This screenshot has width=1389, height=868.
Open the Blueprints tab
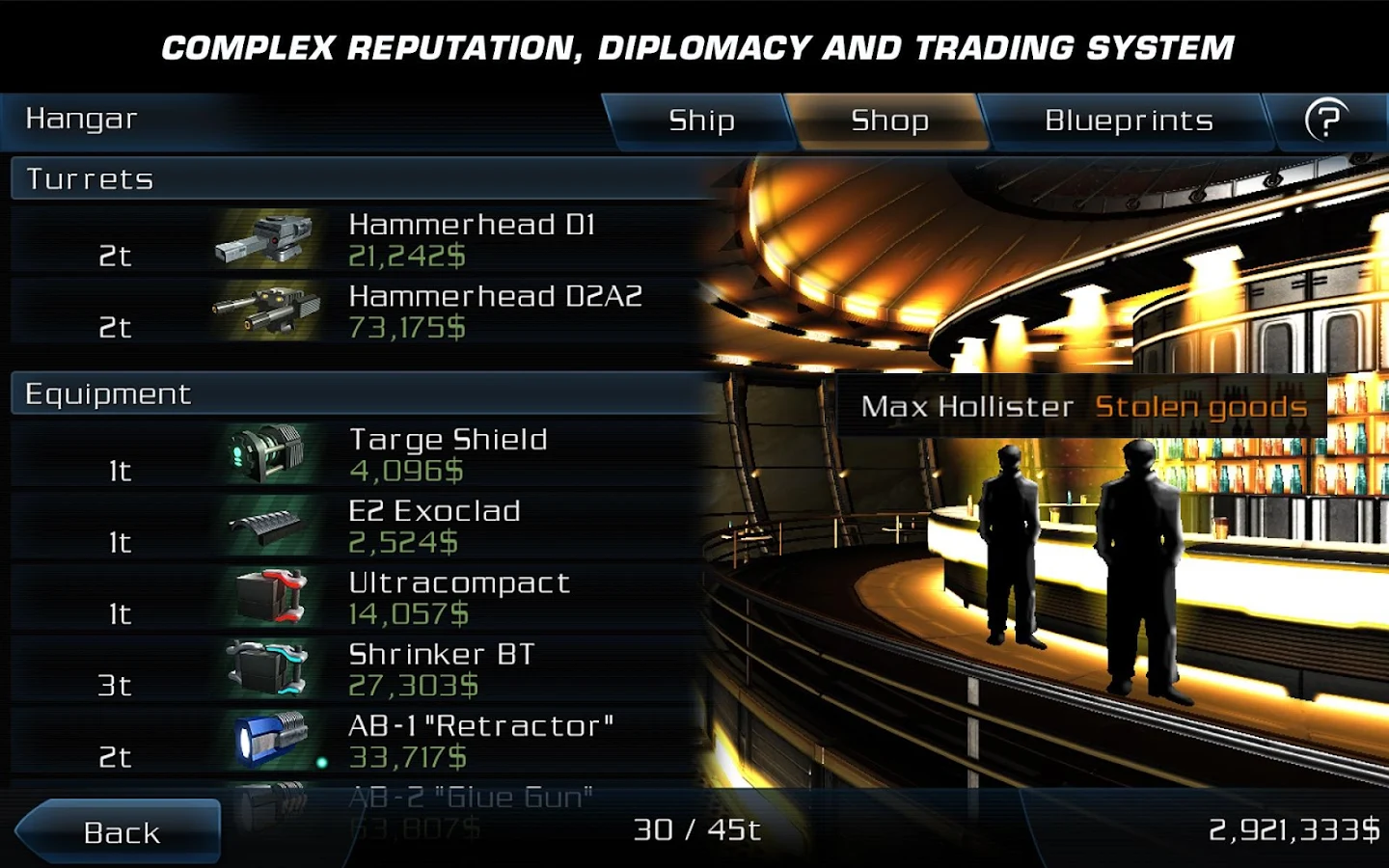pyautogui.click(x=1129, y=120)
